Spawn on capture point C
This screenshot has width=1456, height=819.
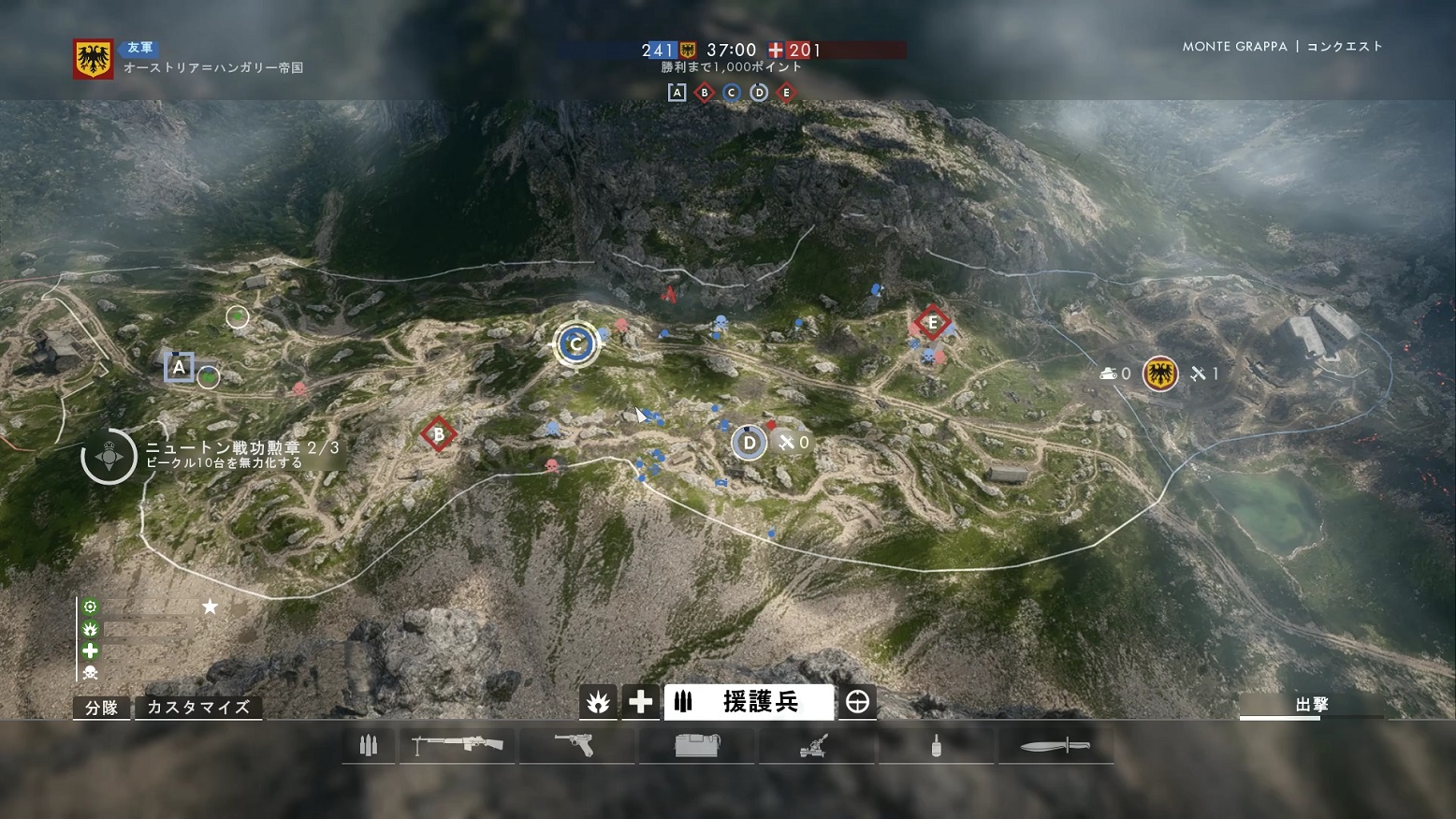pyautogui.click(x=575, y=344)
